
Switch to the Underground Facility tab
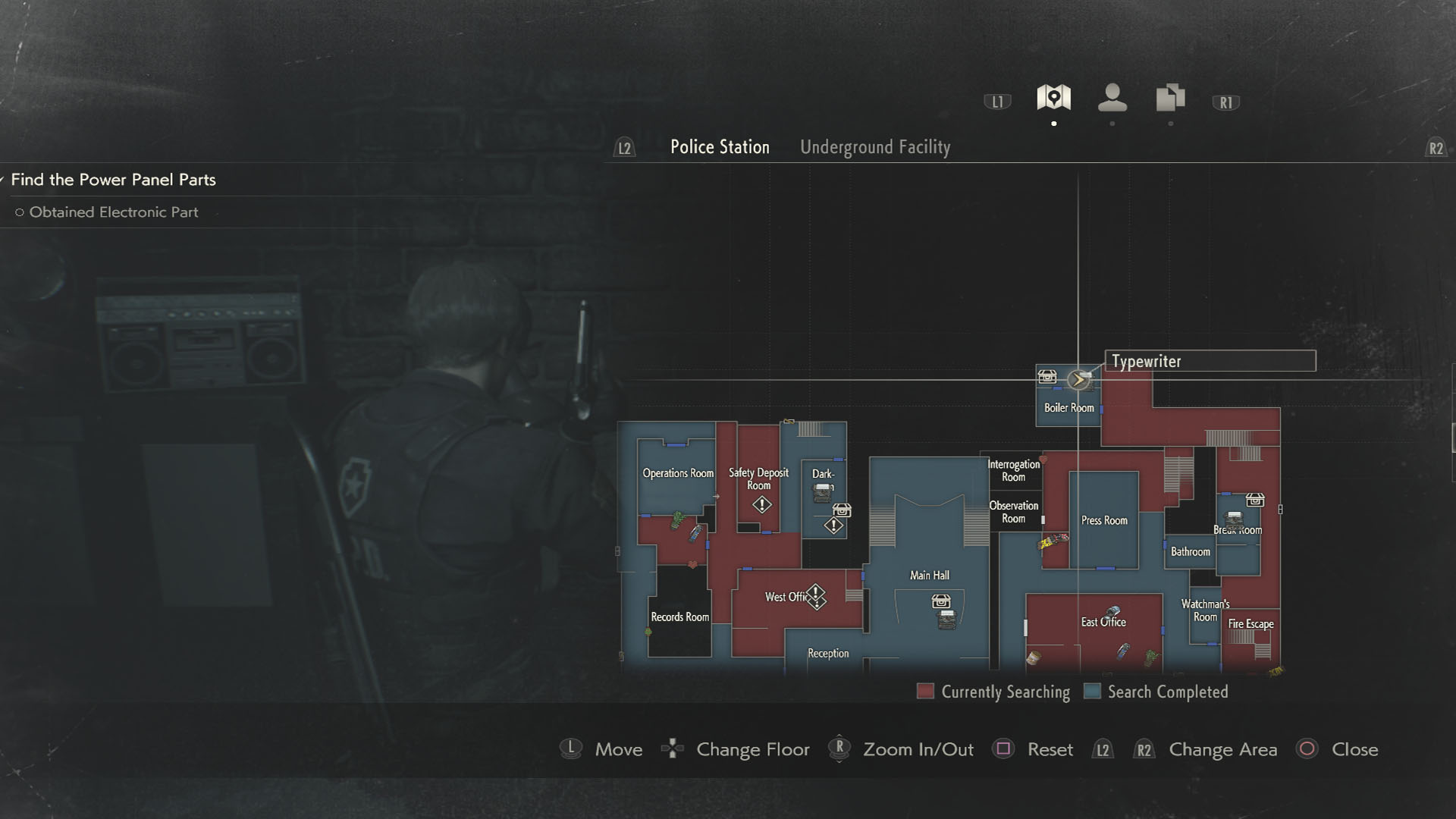[876, 147]
